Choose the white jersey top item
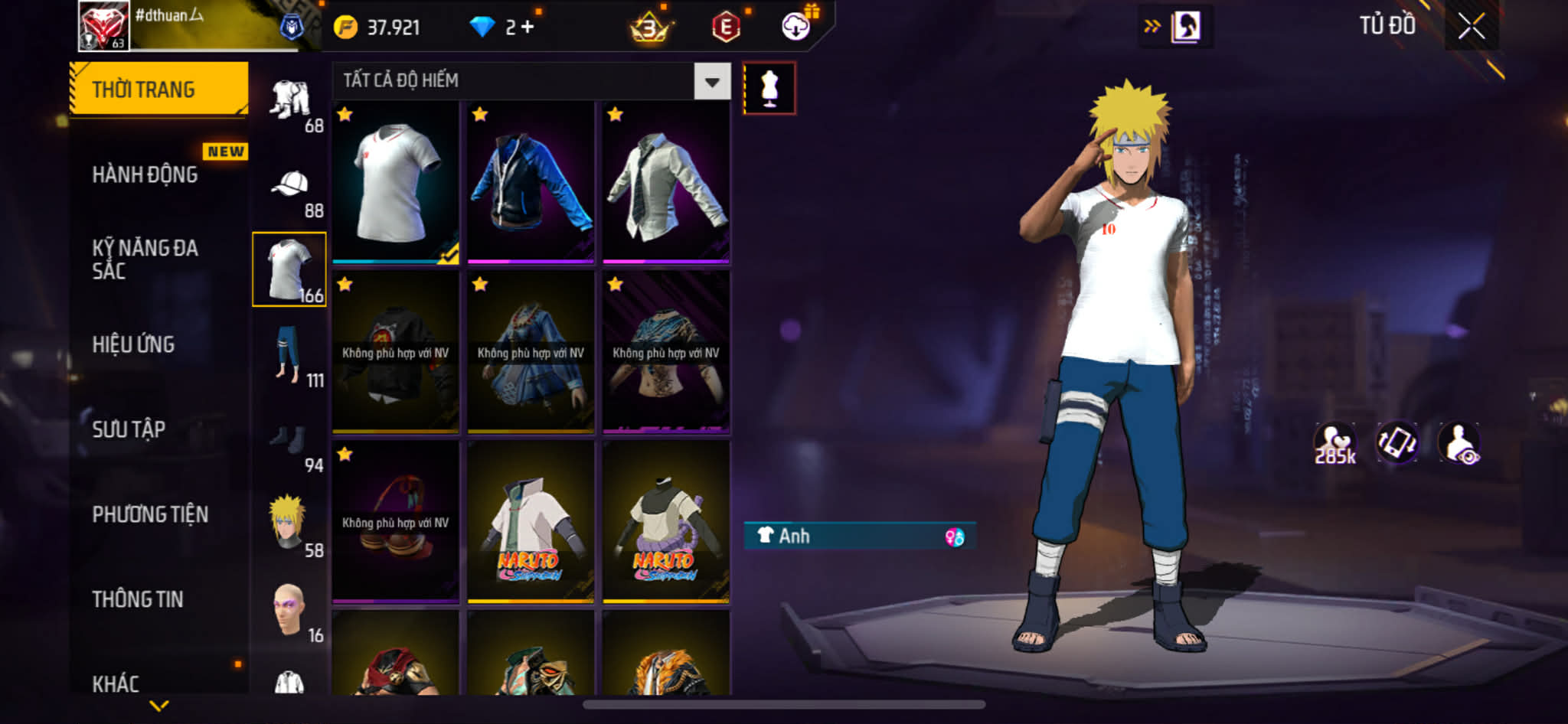The height and width of the screenshot is (724, 1568). [395, 184]
